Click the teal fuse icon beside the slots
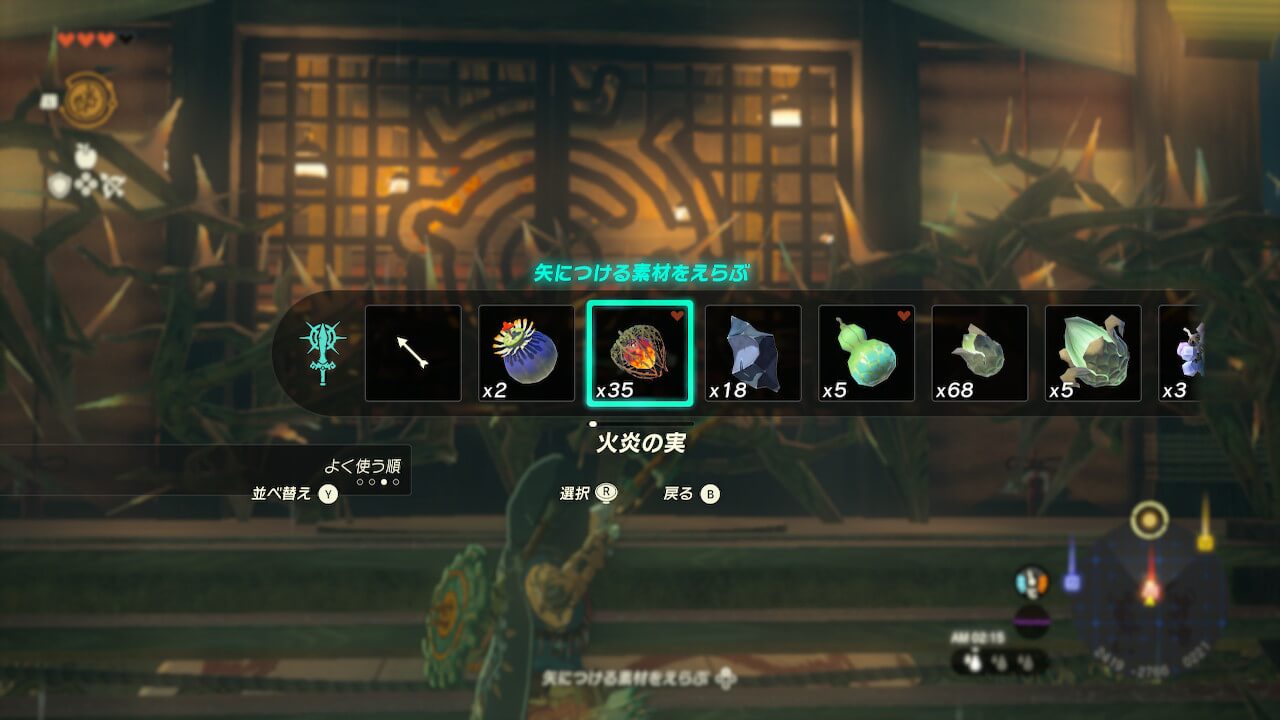The image size is (1280, 720). (x=322, y=352)
